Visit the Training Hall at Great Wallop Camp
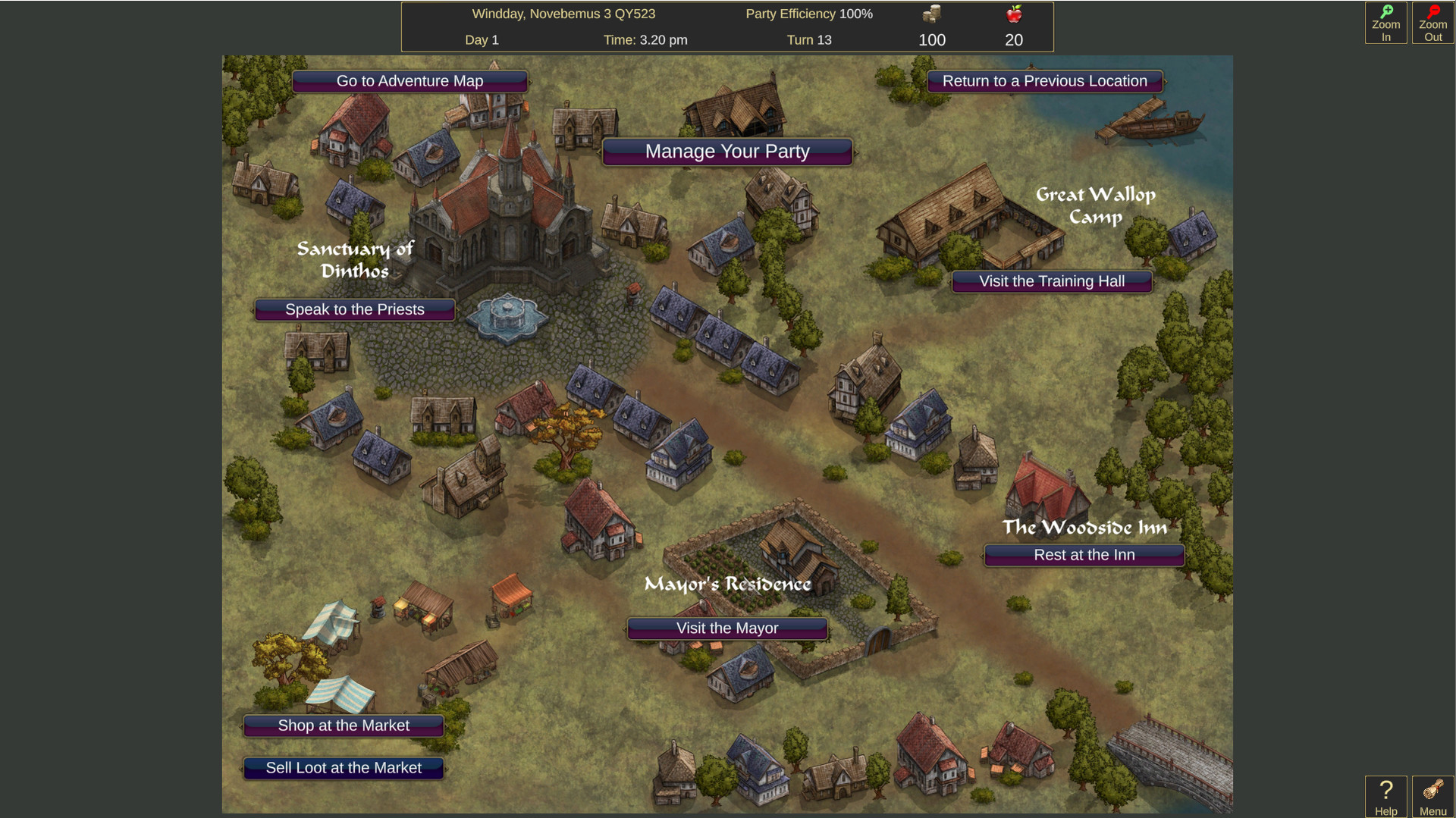This screenshot has width=1456, height=818. pyautogui.click(x=1051, y=281)
